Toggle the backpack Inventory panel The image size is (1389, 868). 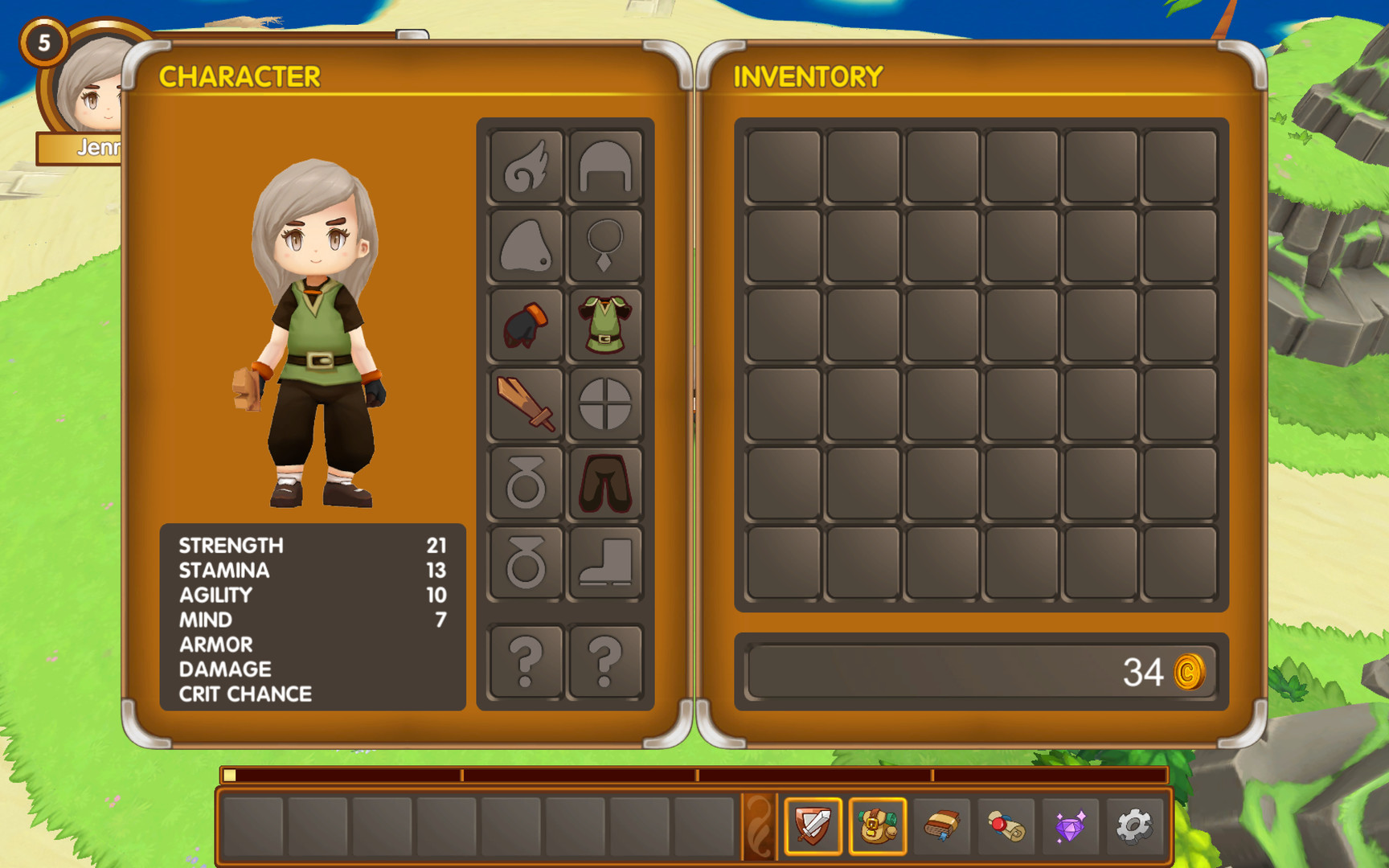pos(878,825)
